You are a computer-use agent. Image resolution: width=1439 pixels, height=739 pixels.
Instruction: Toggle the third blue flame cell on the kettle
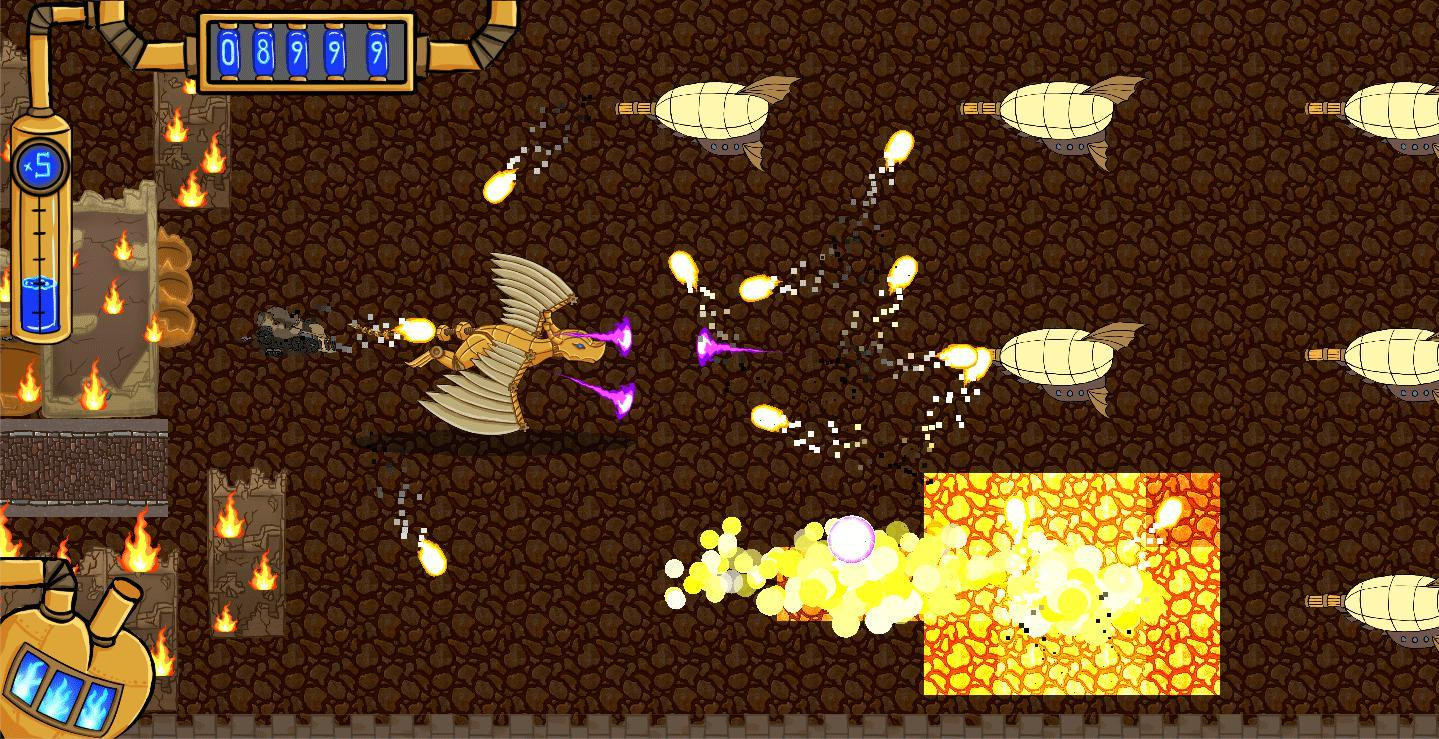click(98, 705)
